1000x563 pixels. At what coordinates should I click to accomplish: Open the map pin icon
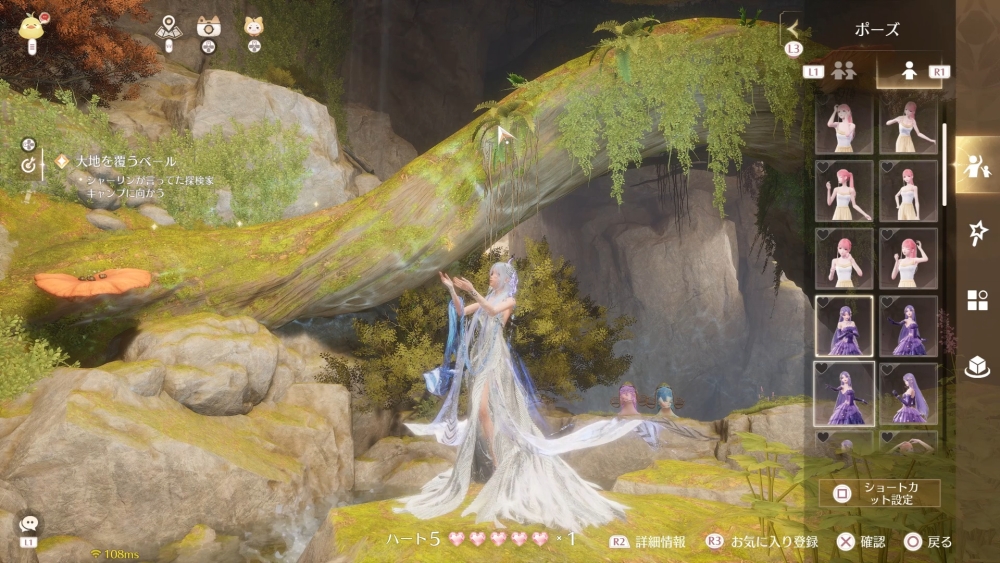pyautogui.click(x=168, y=30)
